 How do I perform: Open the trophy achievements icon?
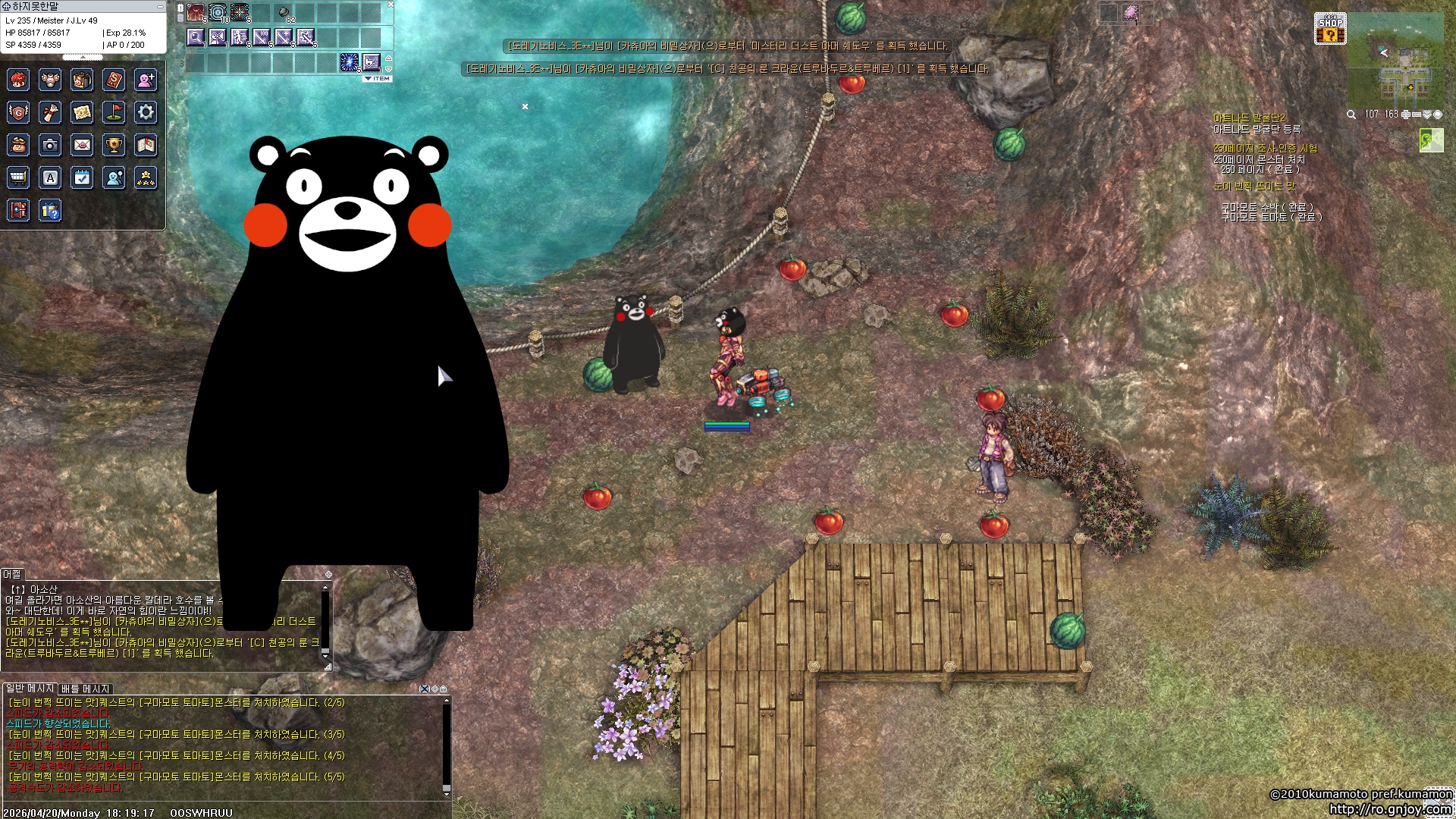[x=114, y=145]
